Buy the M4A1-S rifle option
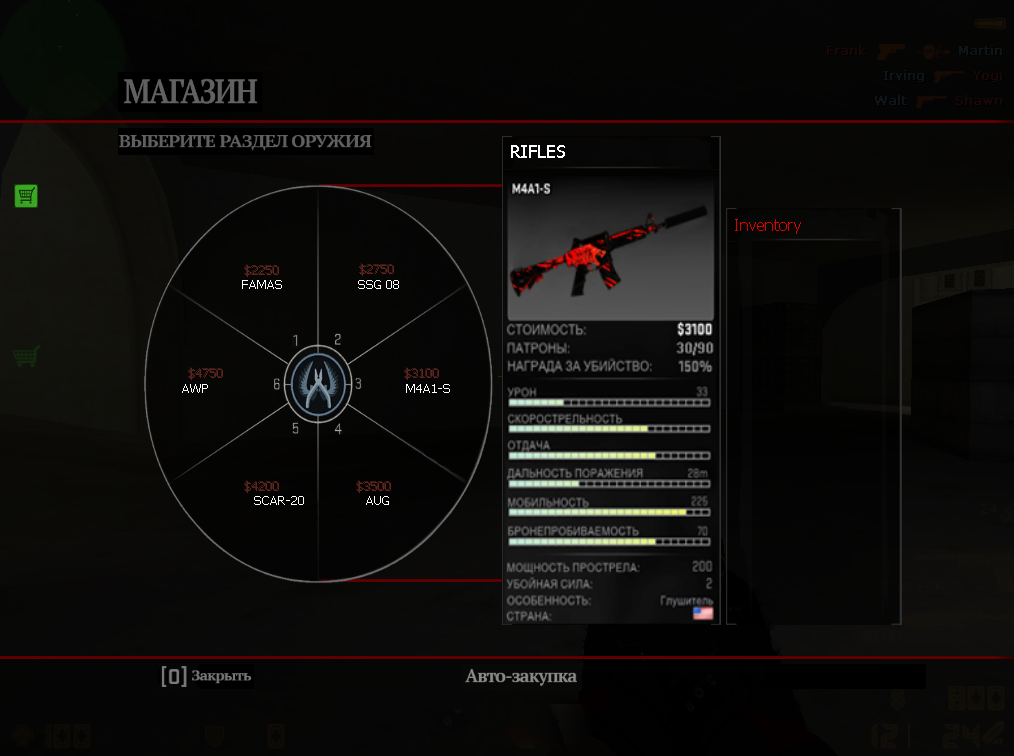 click(426, 381)
